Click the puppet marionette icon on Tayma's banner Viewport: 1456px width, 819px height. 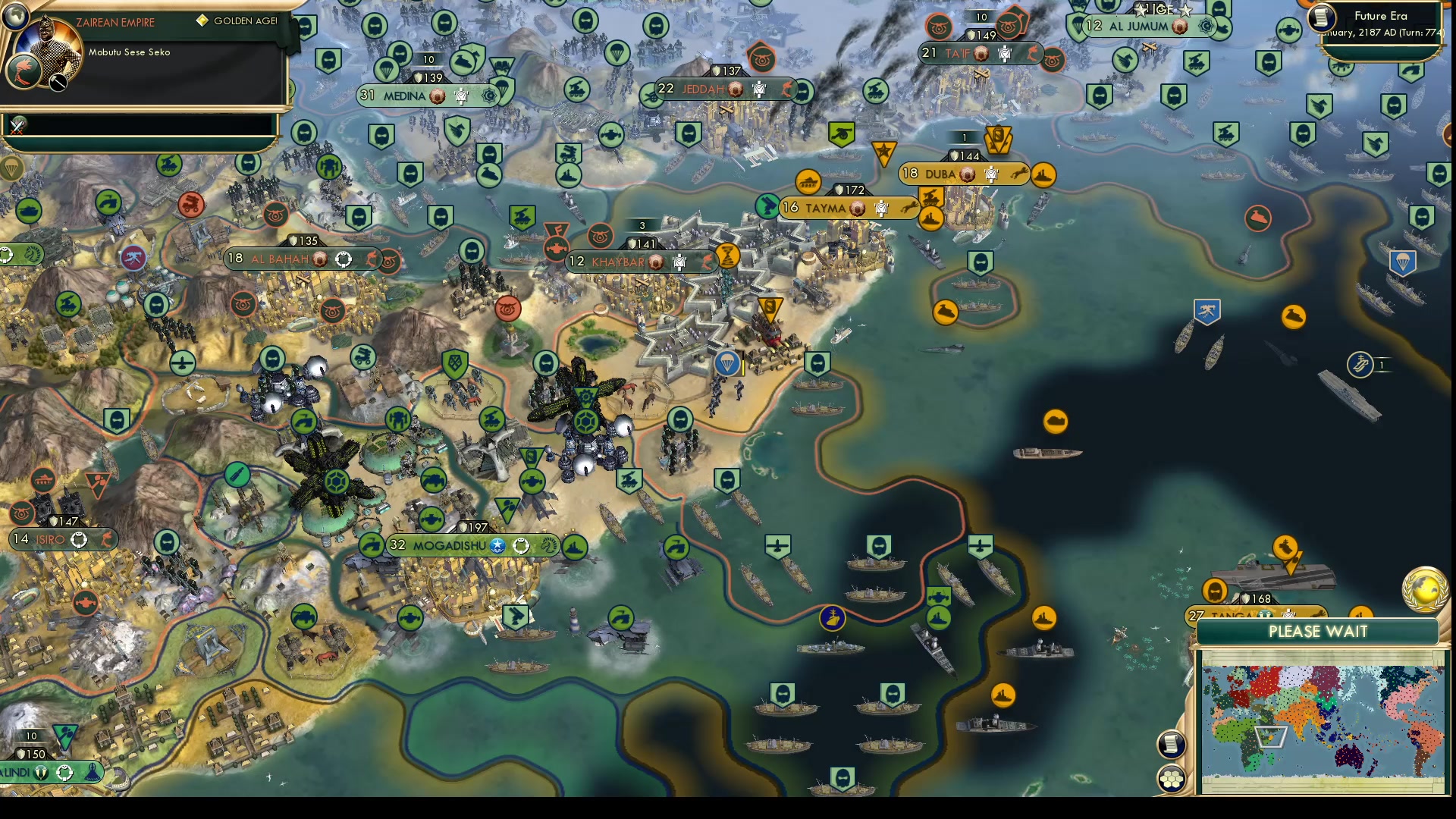pos(880,208)
